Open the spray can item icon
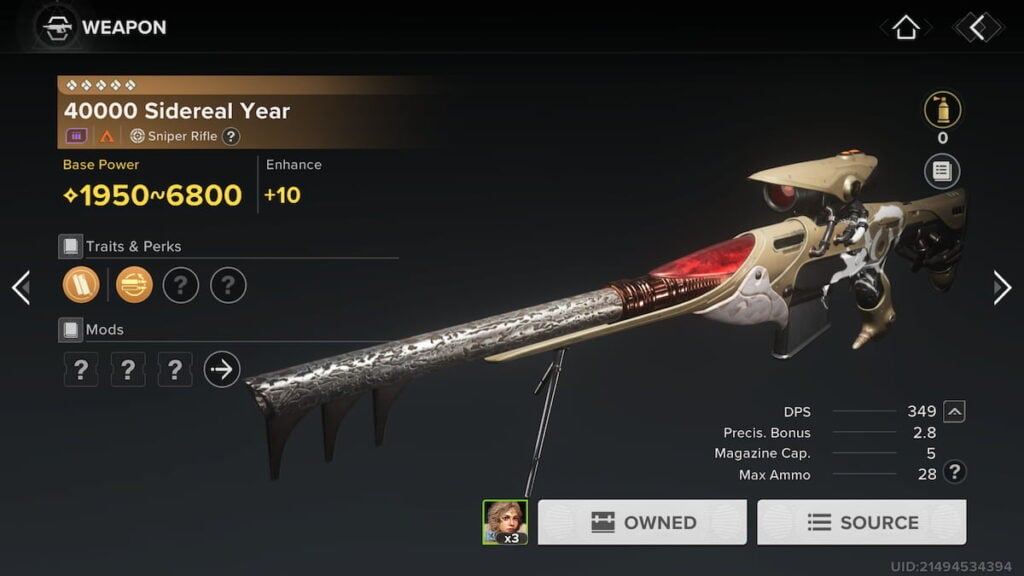Viewport: 1024px width, 576px height. point(942,110)
